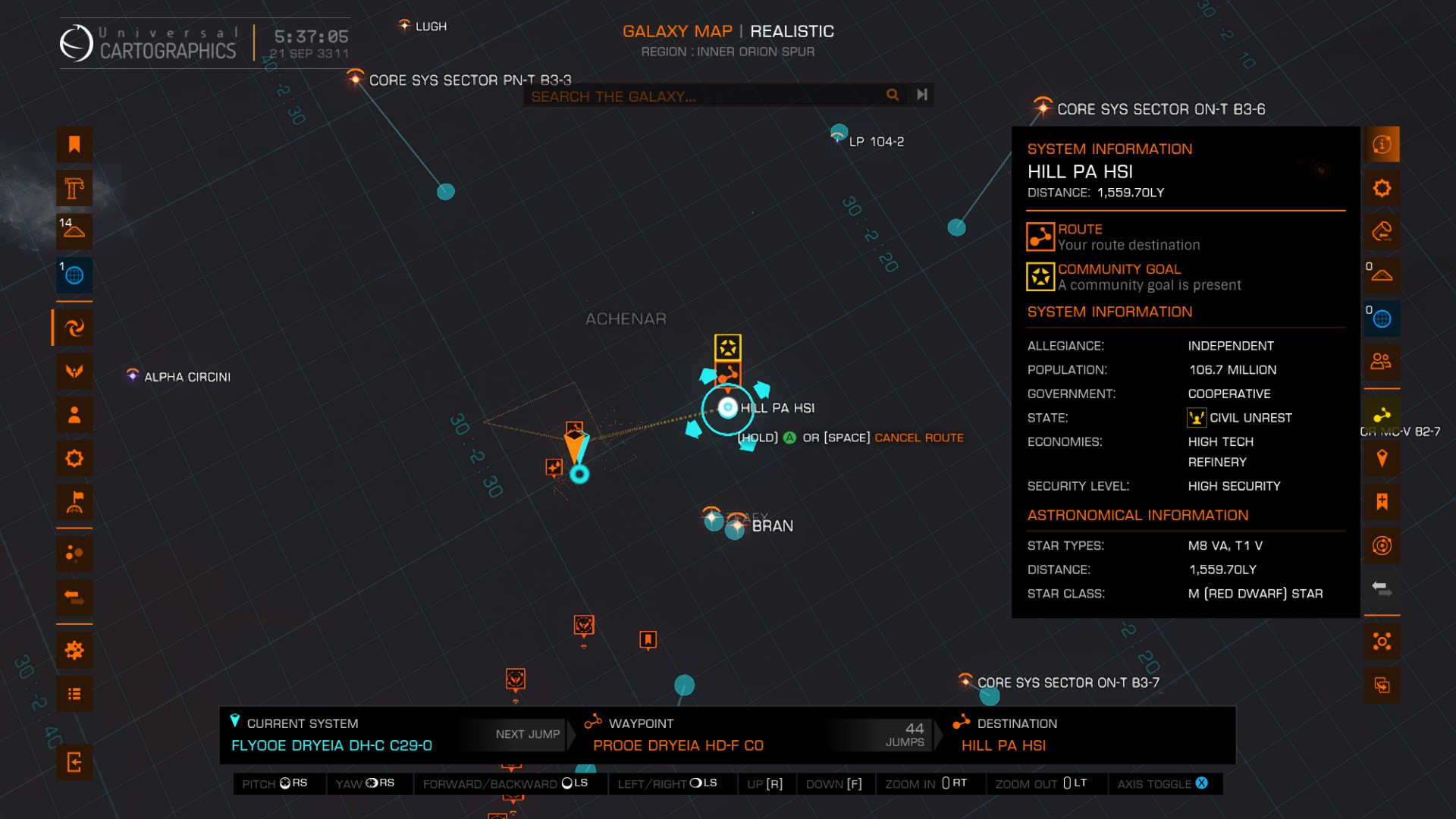Viewport: 1456px width, 819px height.
Task: Open the left sidebar two-arrows trade icon
Action: click(x=74, y=597)
